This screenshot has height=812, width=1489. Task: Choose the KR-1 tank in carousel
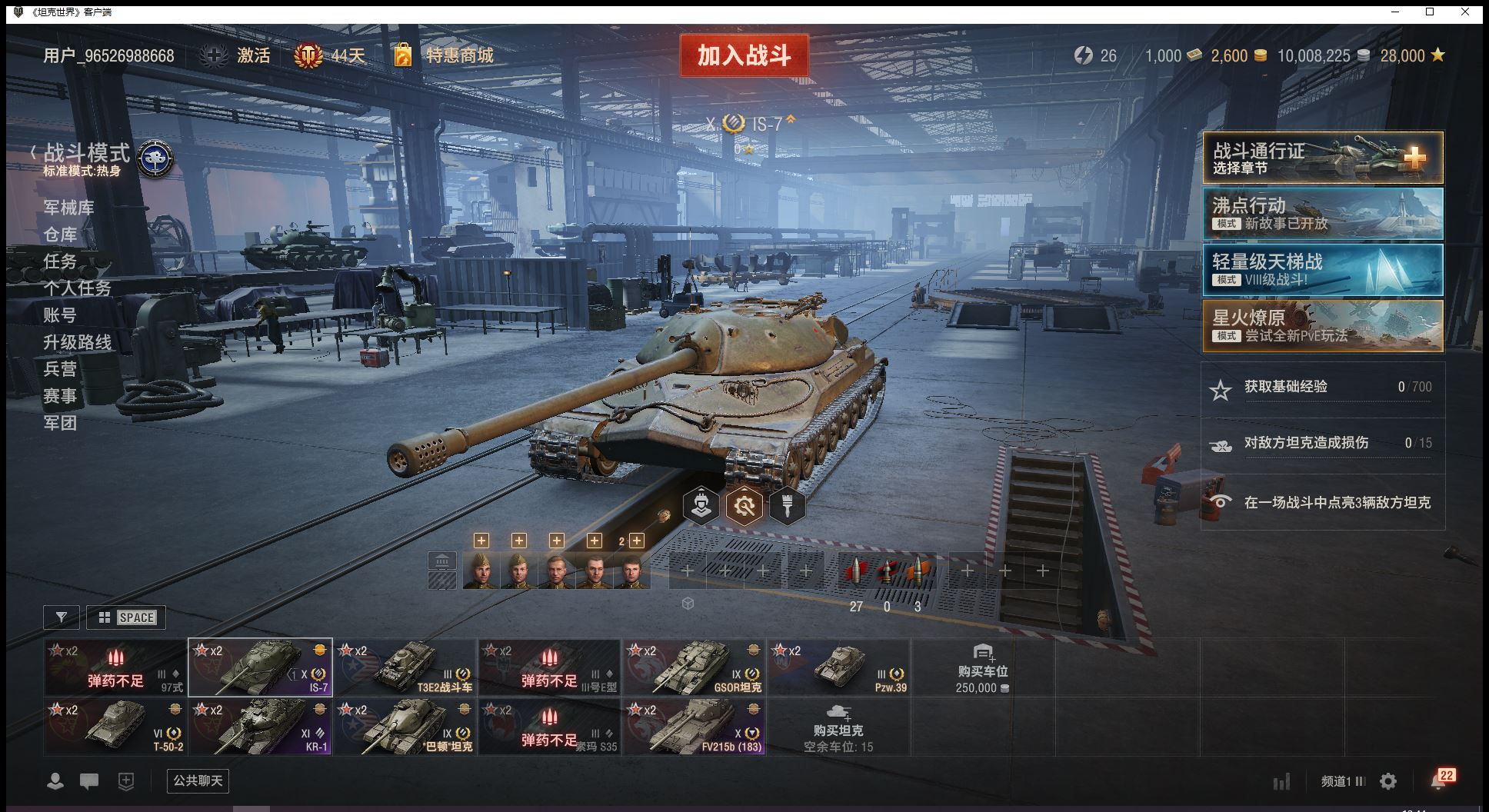(261, 727)
